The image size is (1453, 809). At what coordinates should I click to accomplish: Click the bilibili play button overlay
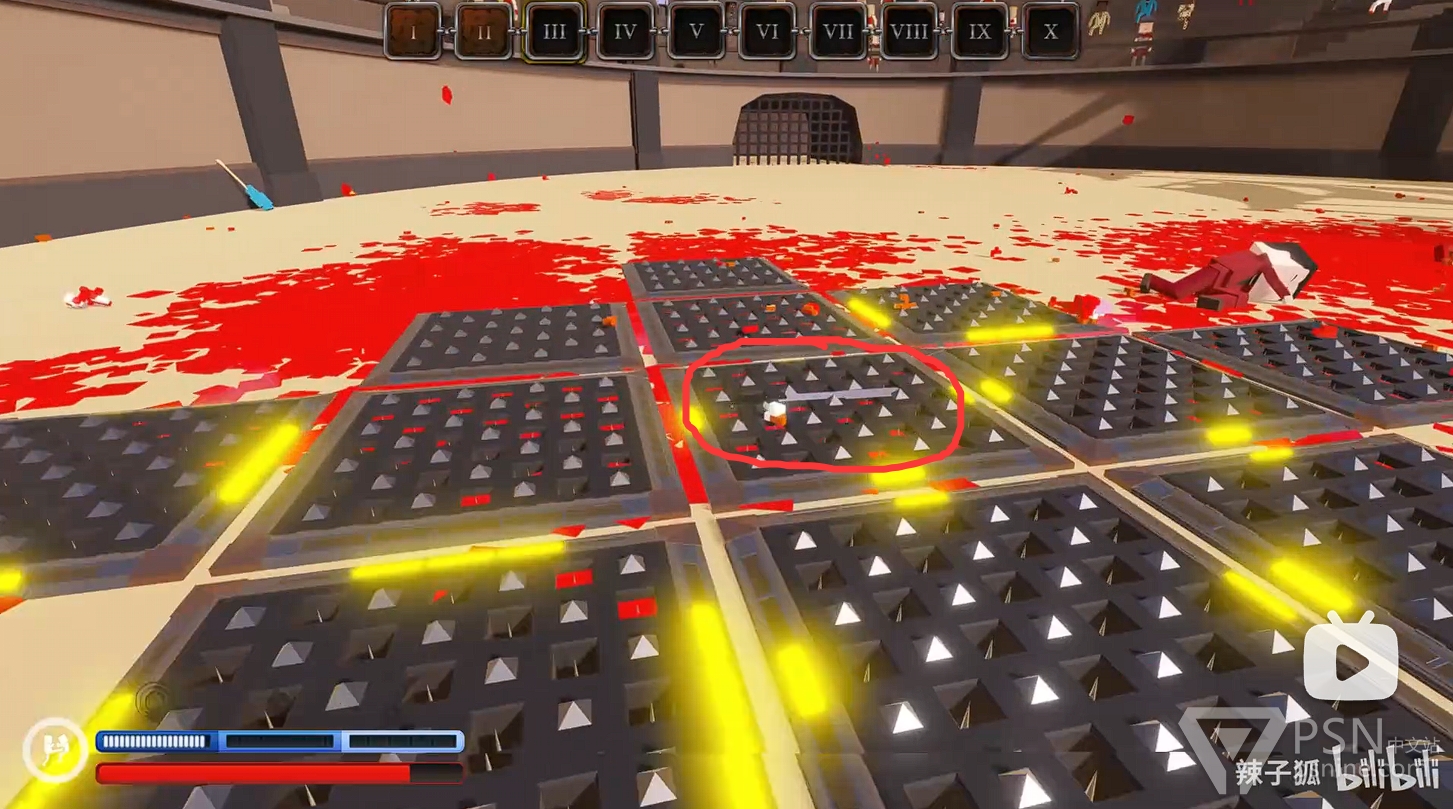1350,656
